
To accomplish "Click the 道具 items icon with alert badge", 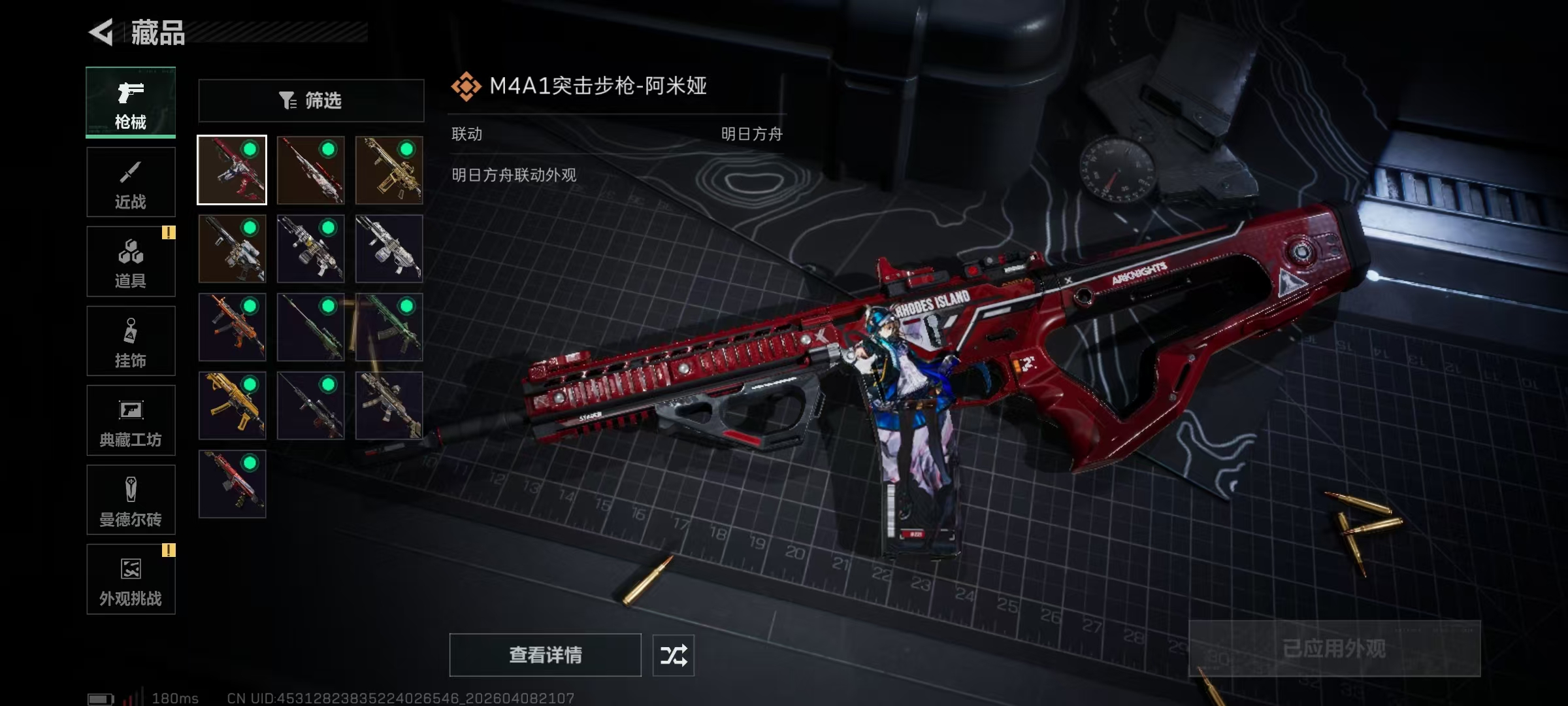I will click(x=131, y=261).
